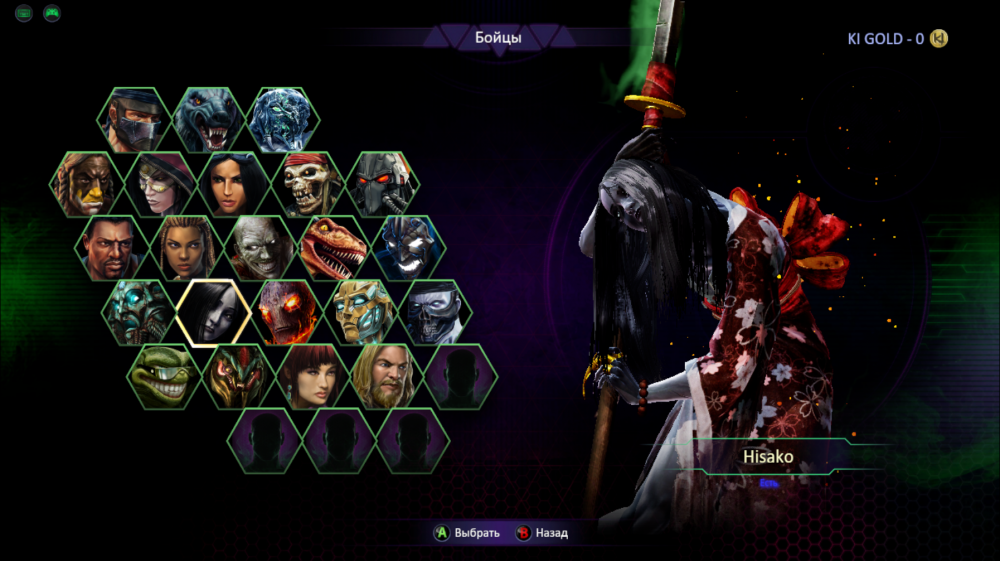Pick the blue shadow demon Omen

[x=408, y=248]
